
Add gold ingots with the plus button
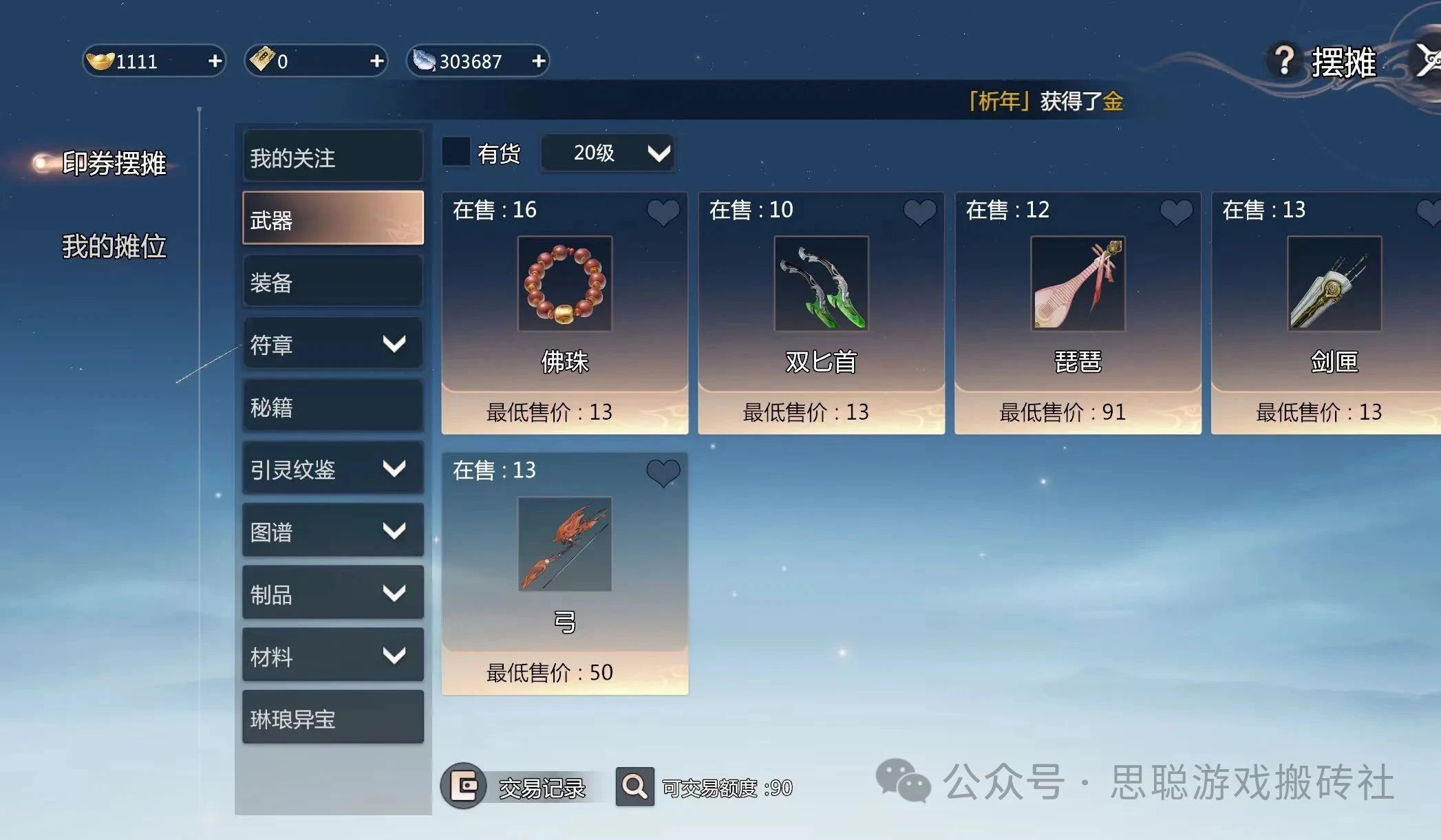click(x=215, y=61)
